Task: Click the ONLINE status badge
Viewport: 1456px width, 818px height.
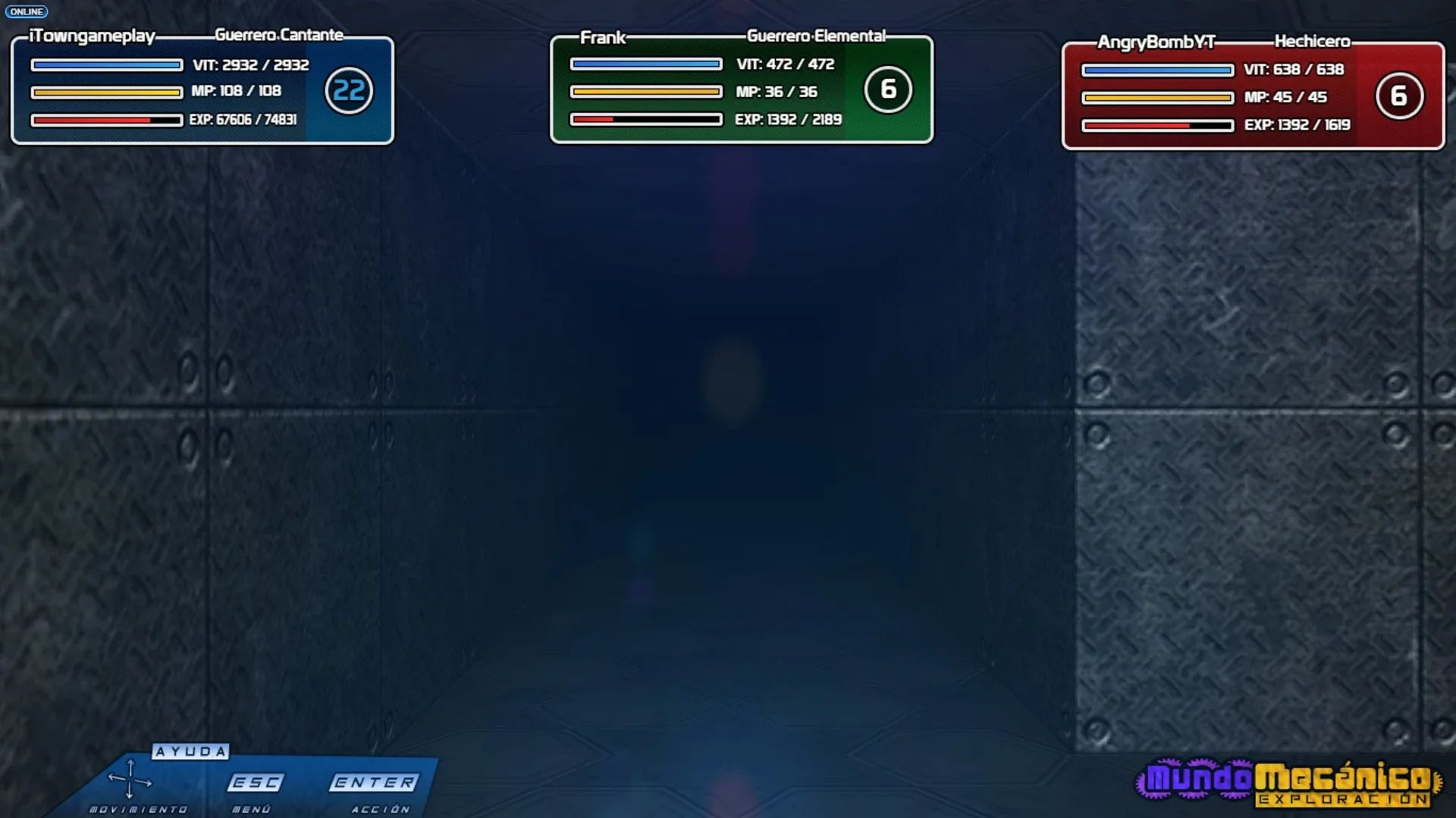Action: [27, 11]
